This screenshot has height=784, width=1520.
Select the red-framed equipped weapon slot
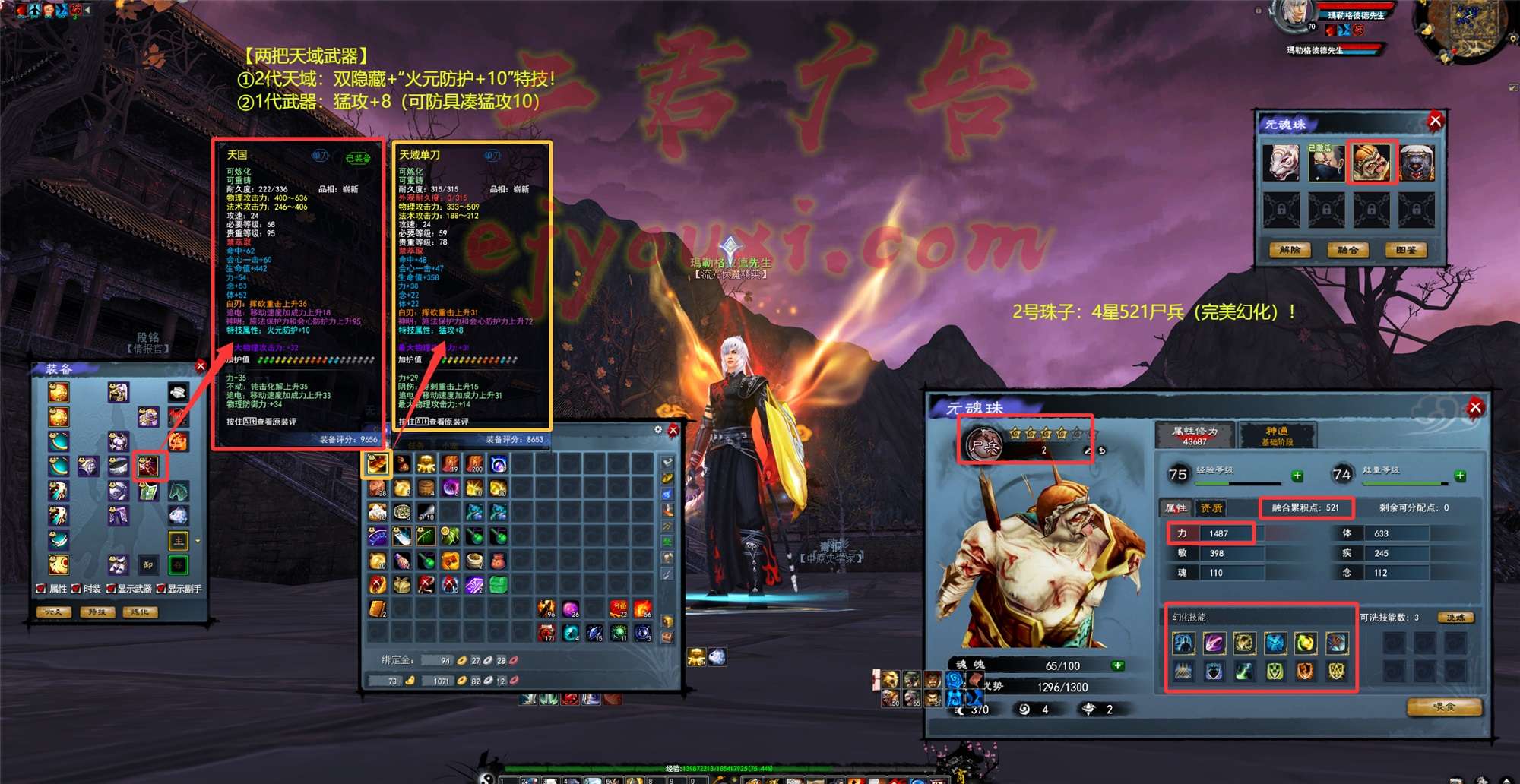pyautogui.click(x=148, y=466)
